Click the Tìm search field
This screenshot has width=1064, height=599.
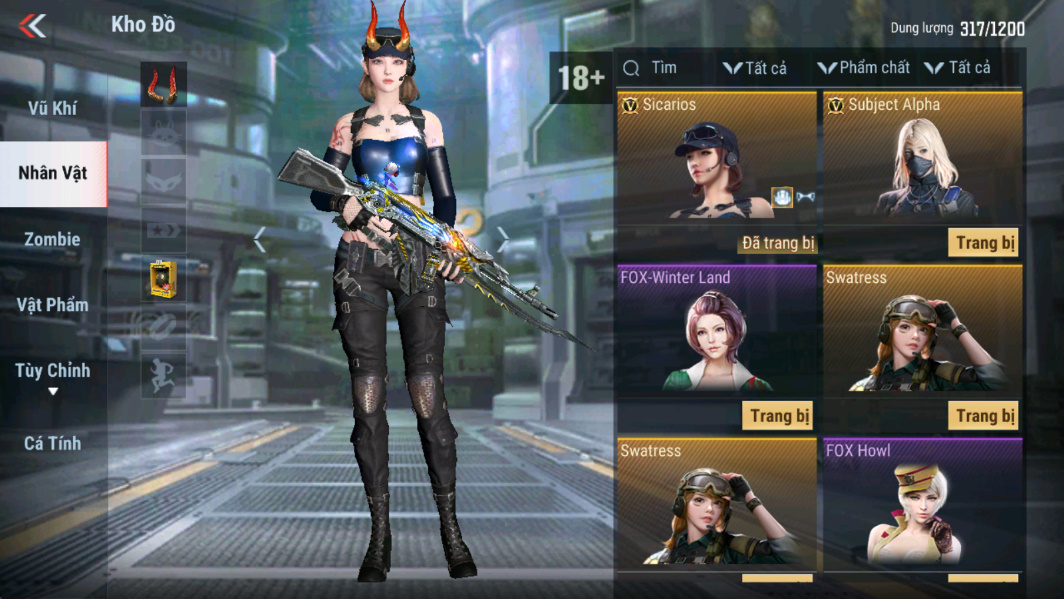pyautogui.click(x=664, y=68)
